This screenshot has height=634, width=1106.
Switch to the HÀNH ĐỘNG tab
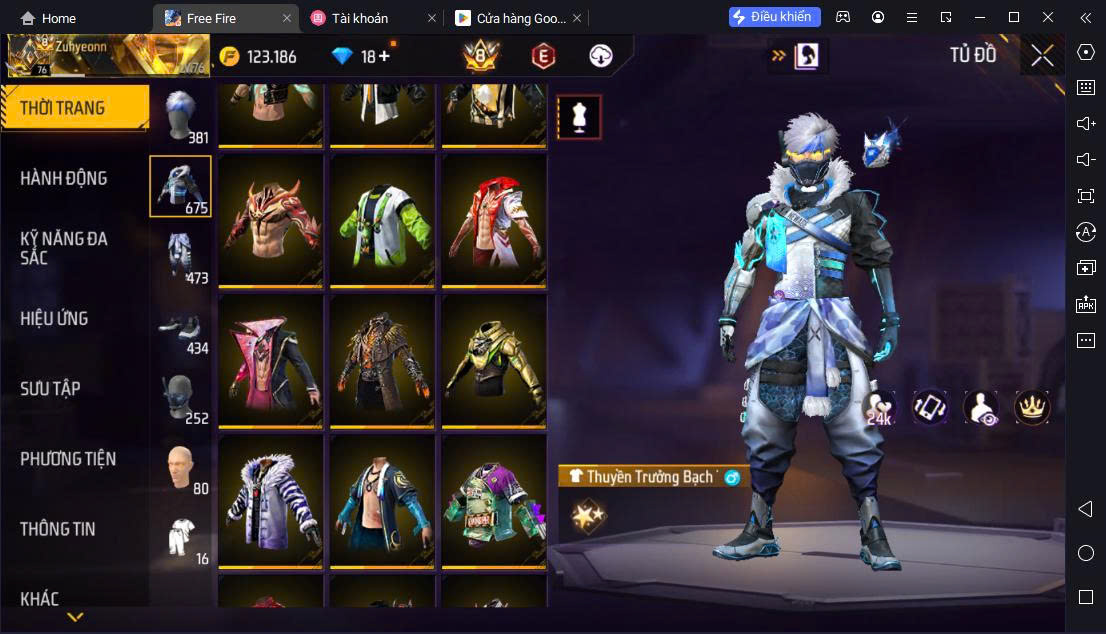(64, 178)
